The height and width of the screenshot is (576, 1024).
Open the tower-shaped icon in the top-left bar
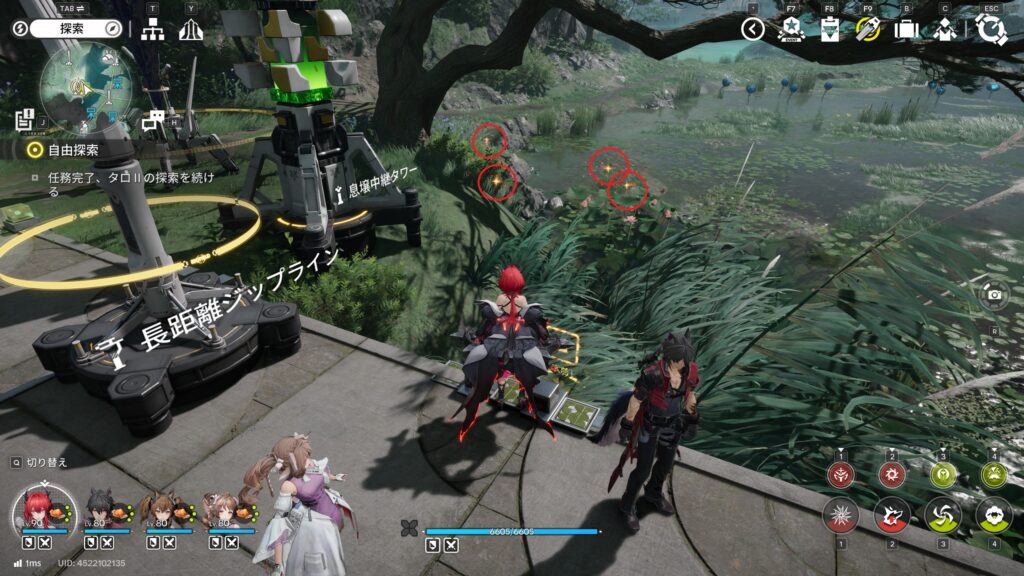pyautogui.click(x=191, y=29)
